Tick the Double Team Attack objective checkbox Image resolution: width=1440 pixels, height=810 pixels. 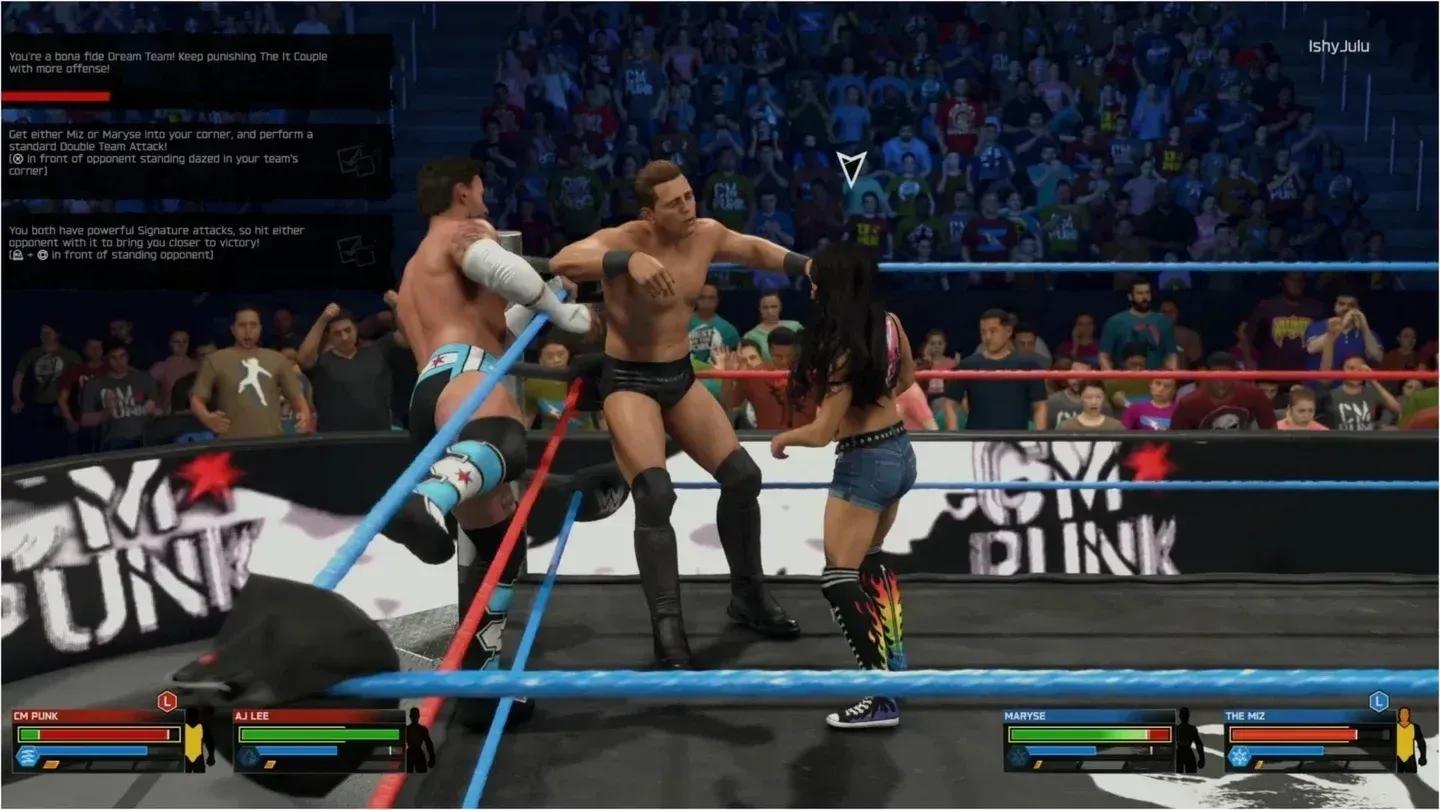[355, 160]
